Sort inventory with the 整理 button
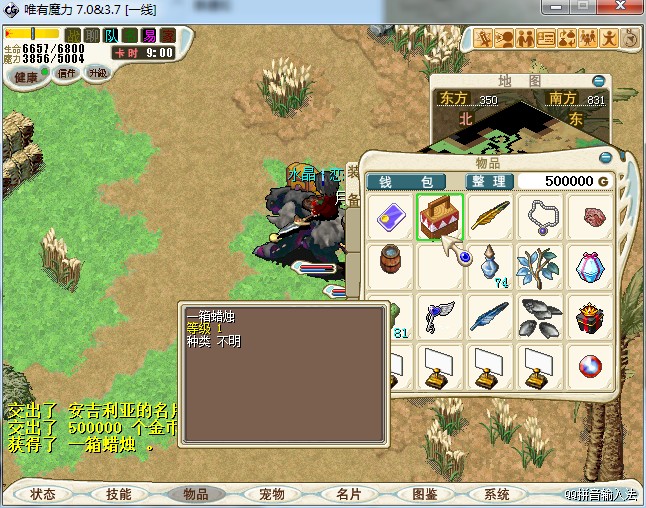The width and height of the screenshot is (646, 508). point(490,181)
